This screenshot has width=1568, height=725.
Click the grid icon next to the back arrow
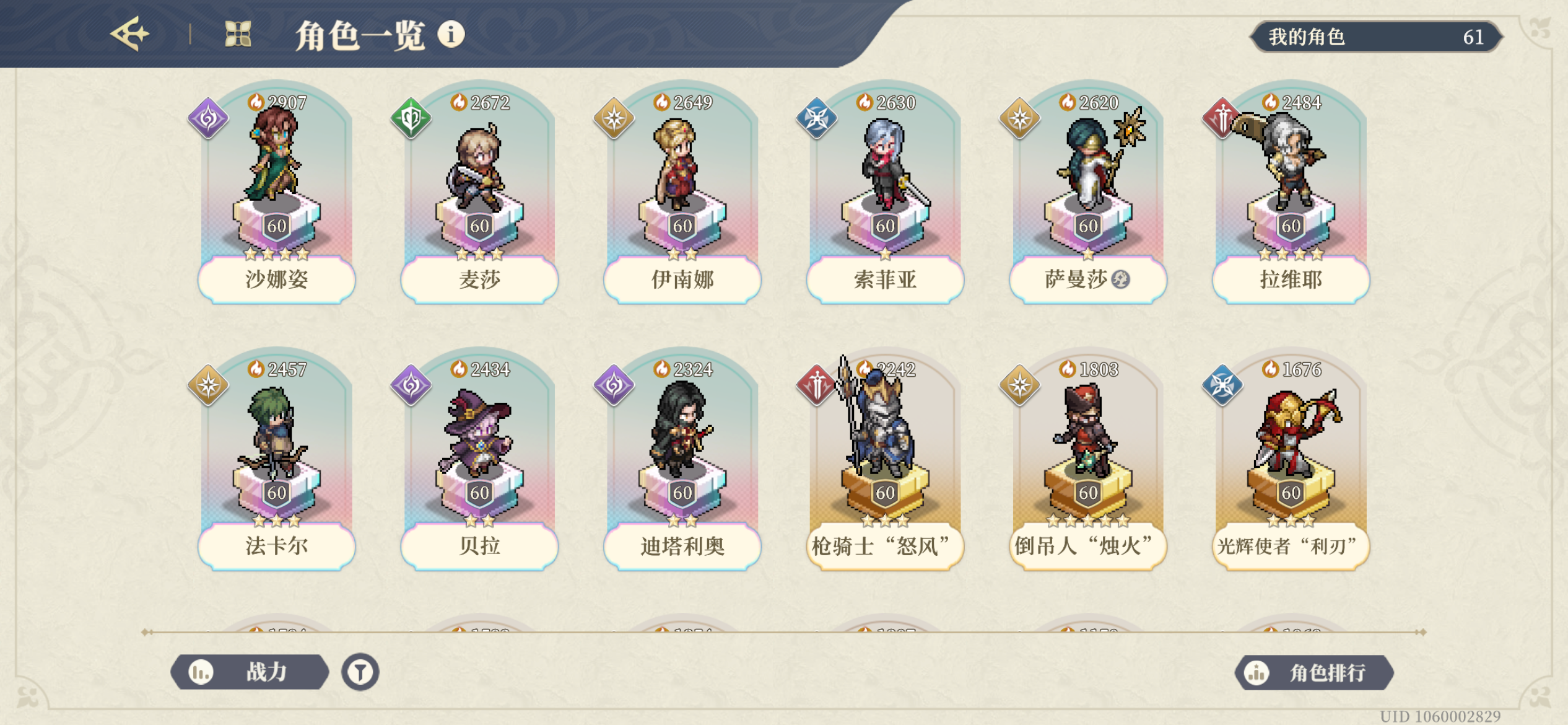click(x=238, y=35)
